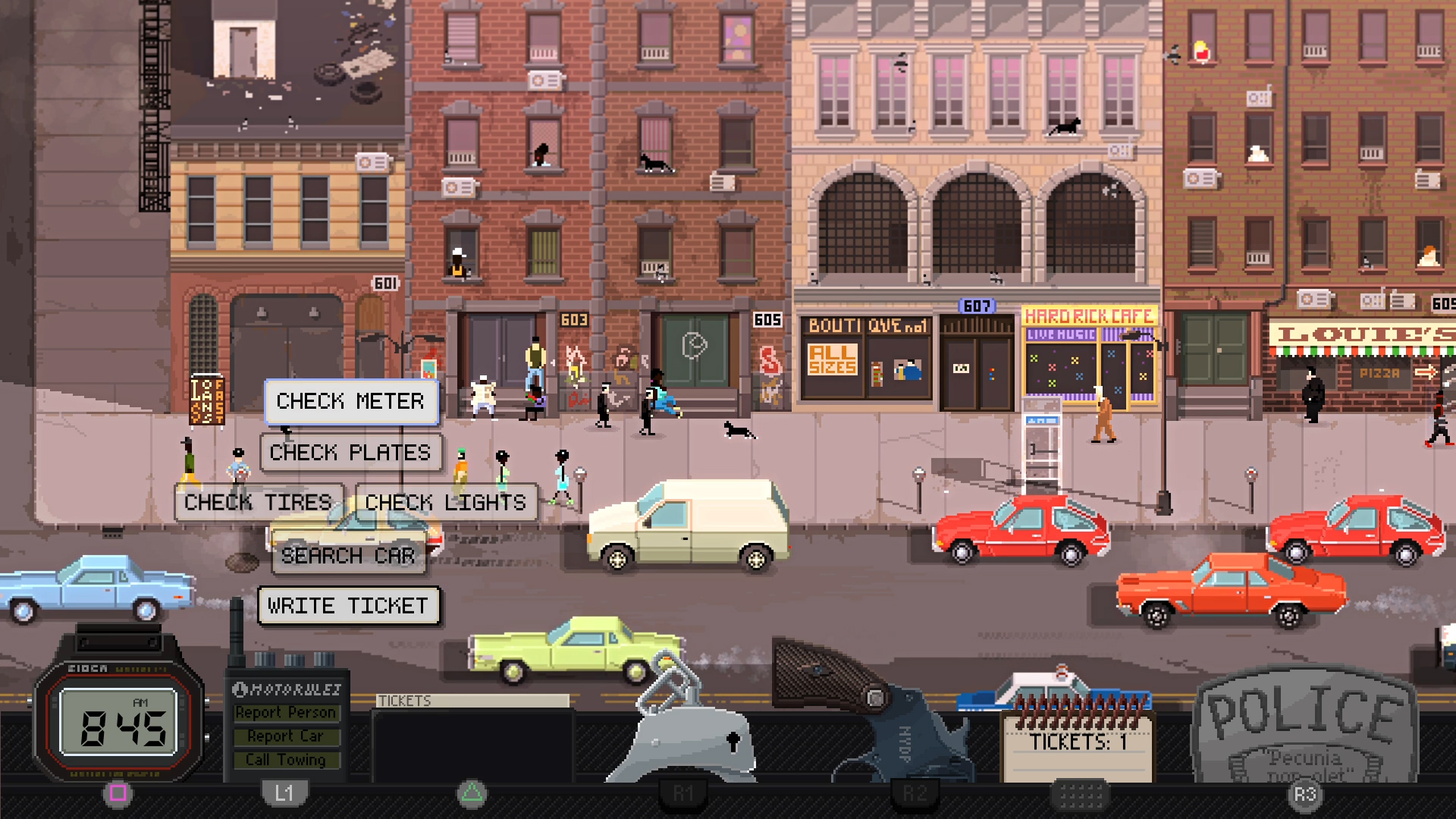The height and width of the screenshot is (819, 1456).
Task: Choose Check Meter from the action menu
Action: coord(351,401)
